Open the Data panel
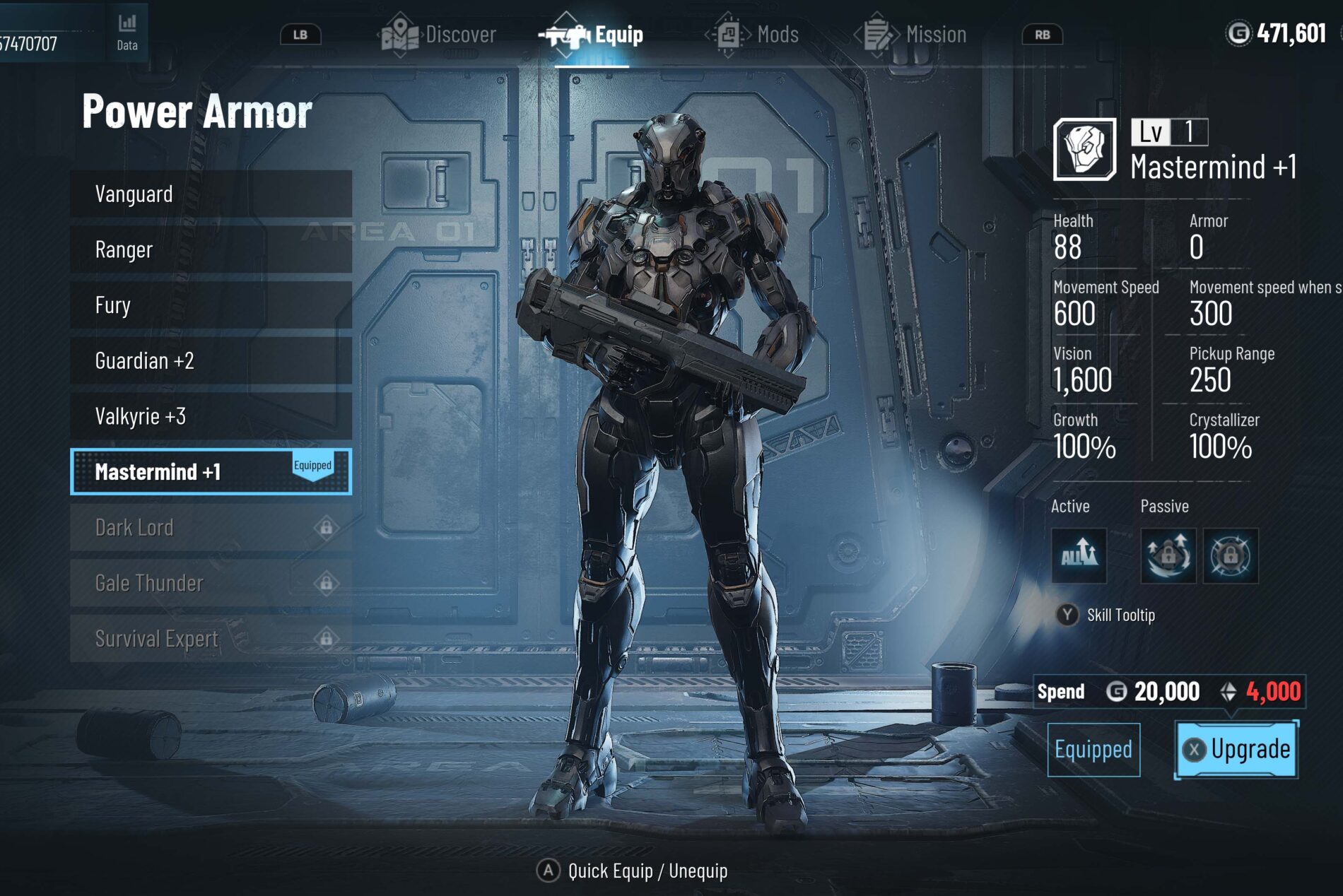1343x896 pixels. [127, 32]
